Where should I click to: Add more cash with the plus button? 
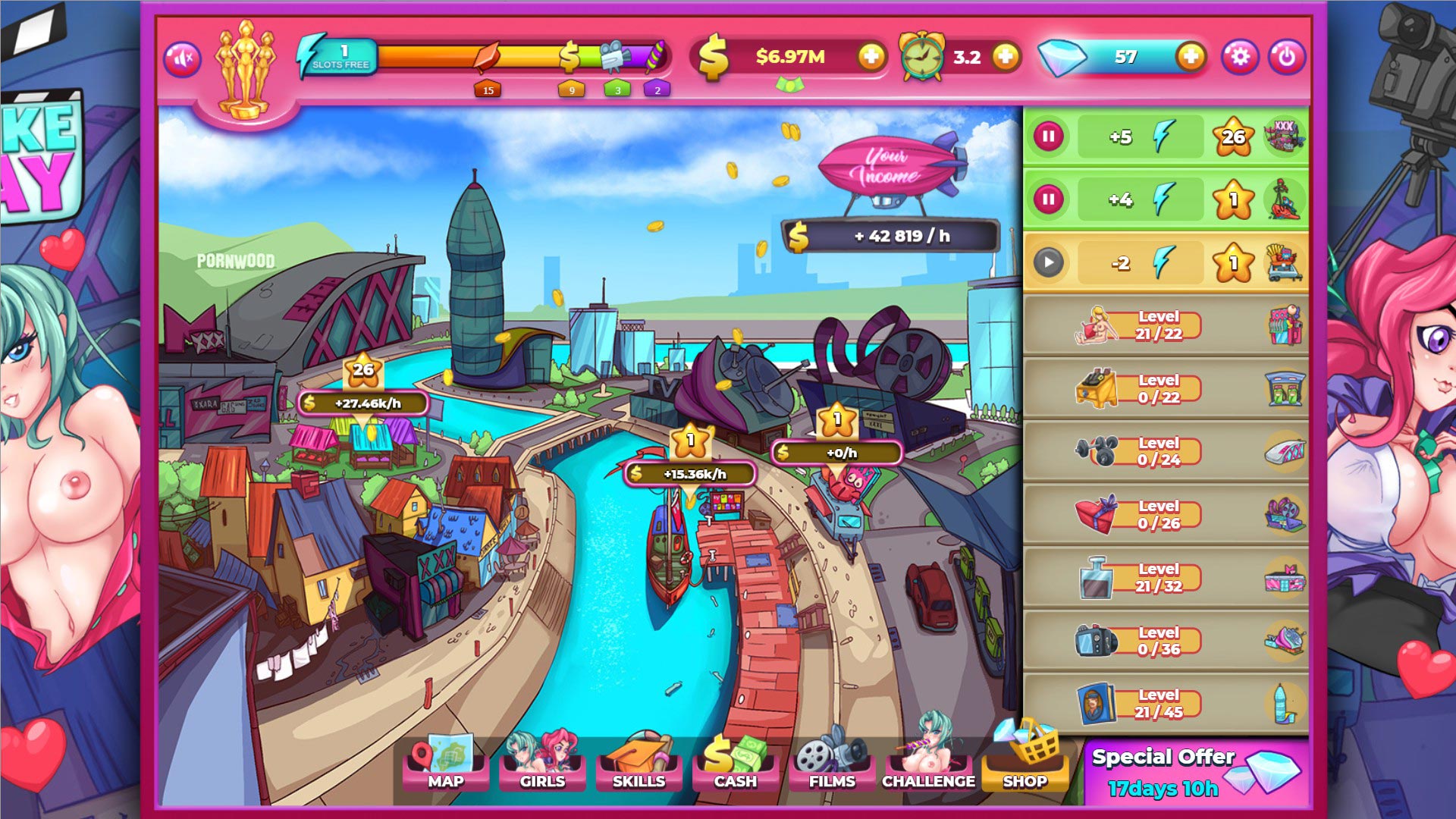pyautogui.click(x=871, y=57)
